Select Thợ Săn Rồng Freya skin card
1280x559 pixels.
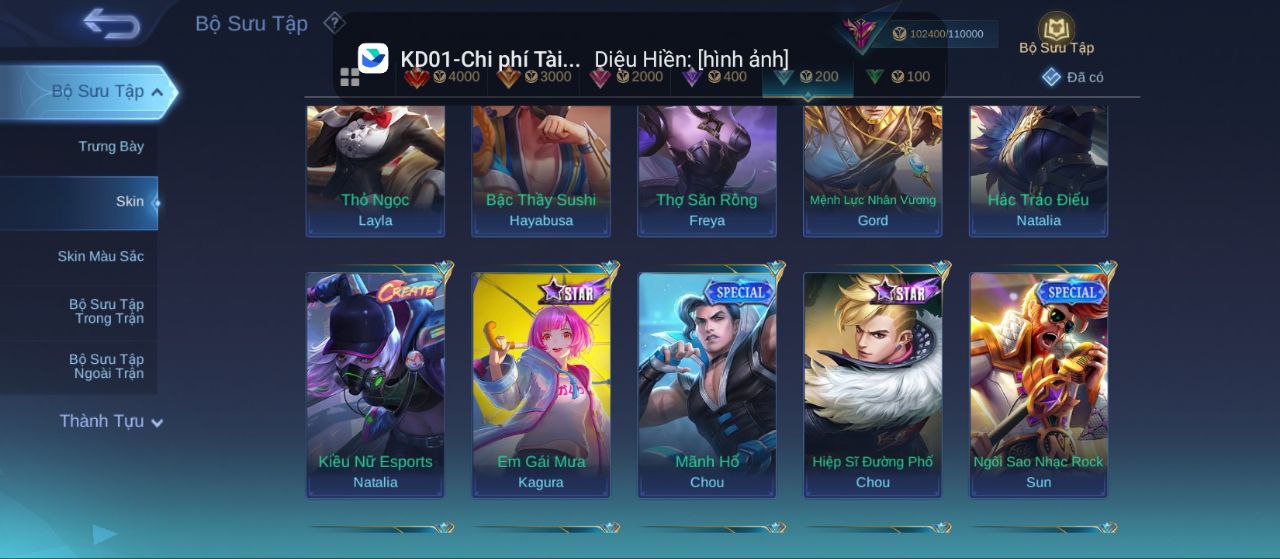pos(707,170)
